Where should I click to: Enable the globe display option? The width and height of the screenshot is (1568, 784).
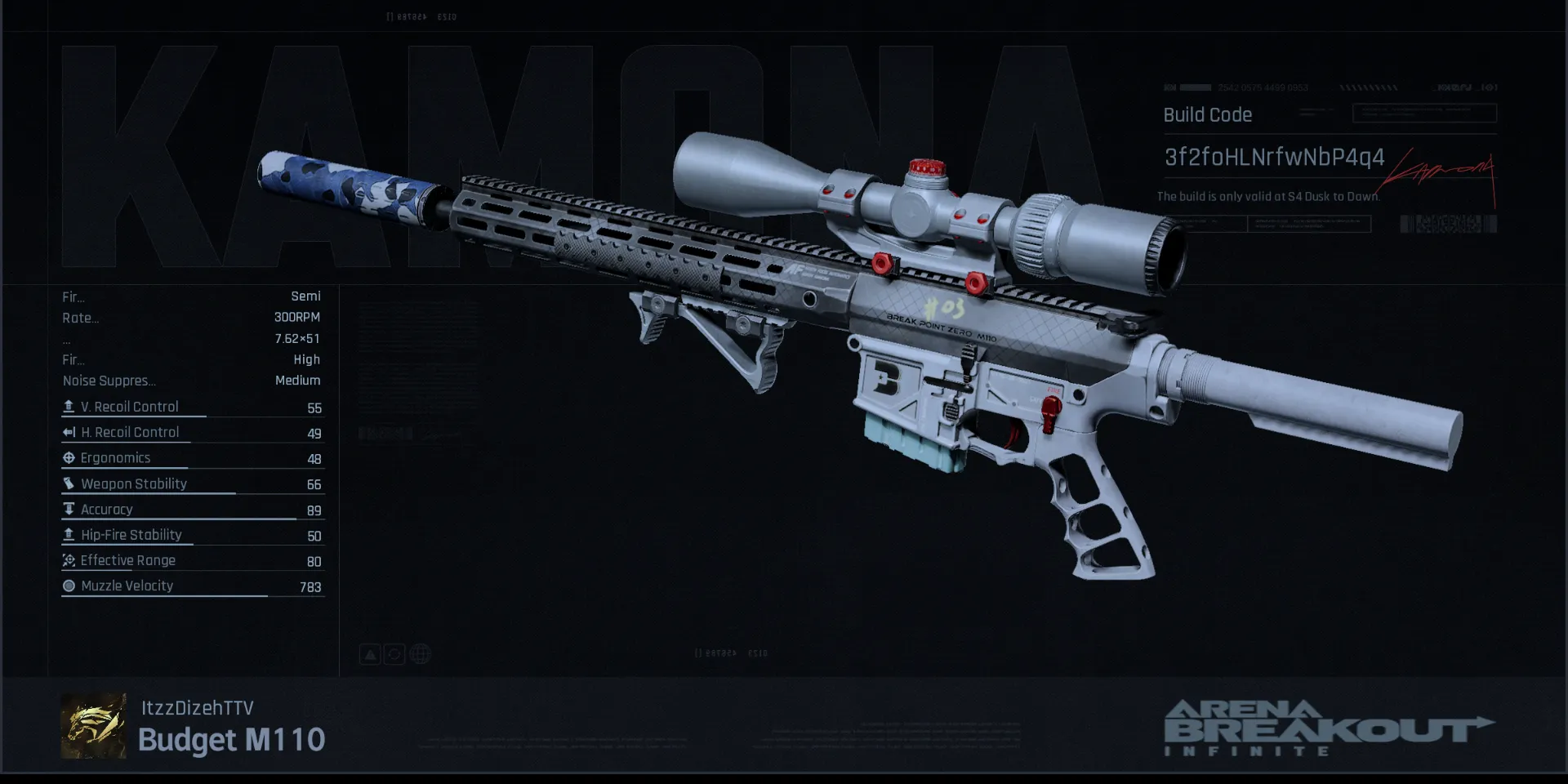pyautogui.click(x=419, y=653)
